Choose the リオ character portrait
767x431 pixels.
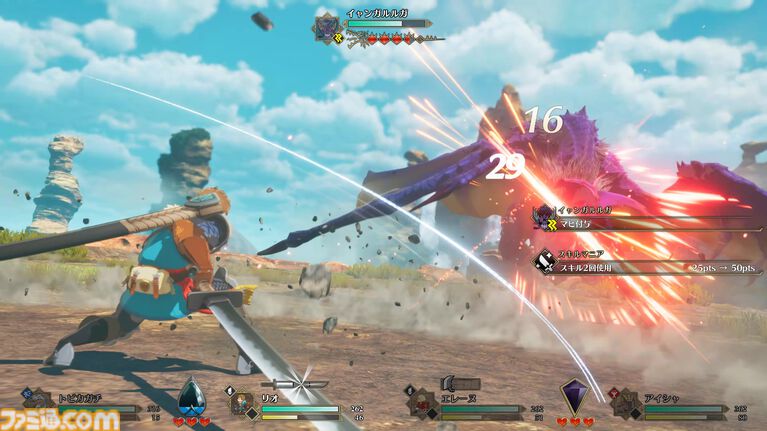[242, 403]
